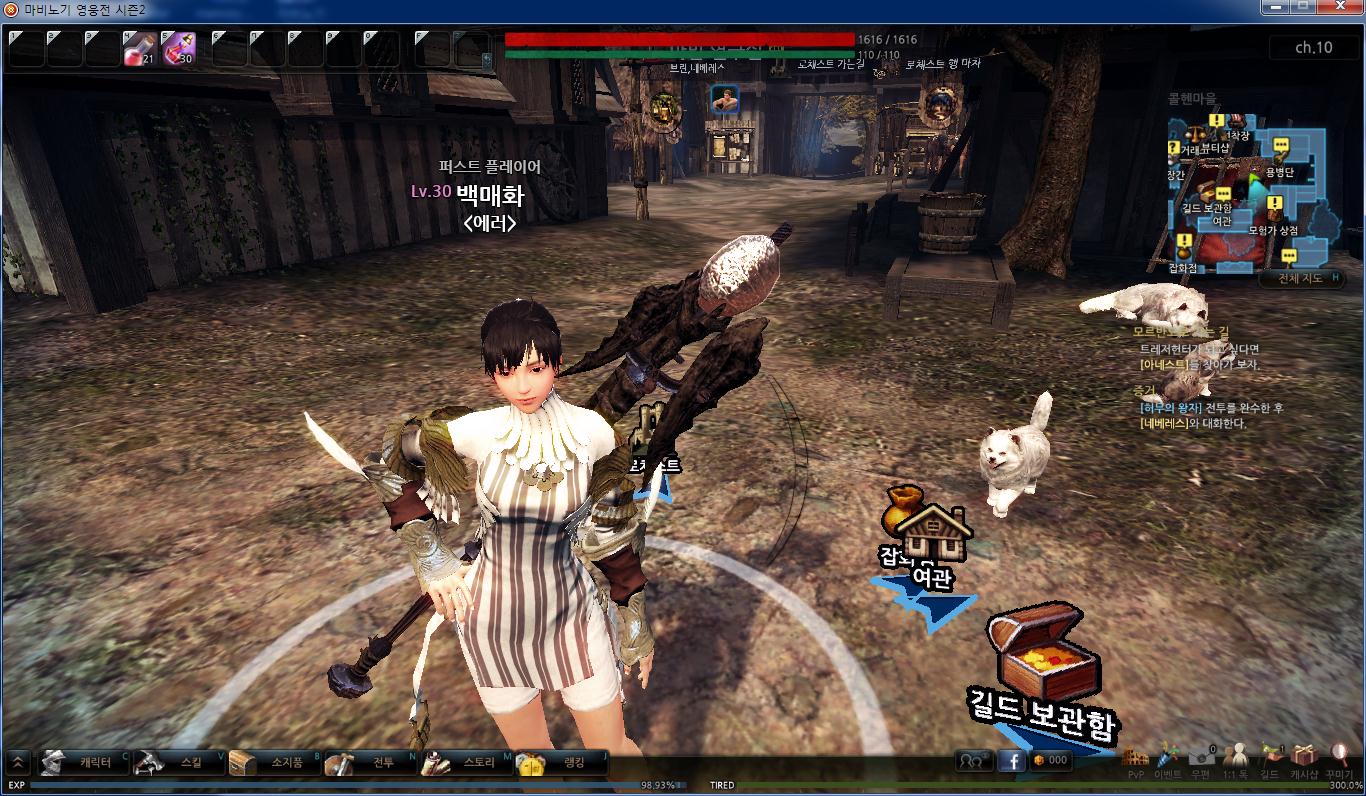1366x796 pixels.
Task: Open the 스킬 skills menu
Action: click(180, 763)
